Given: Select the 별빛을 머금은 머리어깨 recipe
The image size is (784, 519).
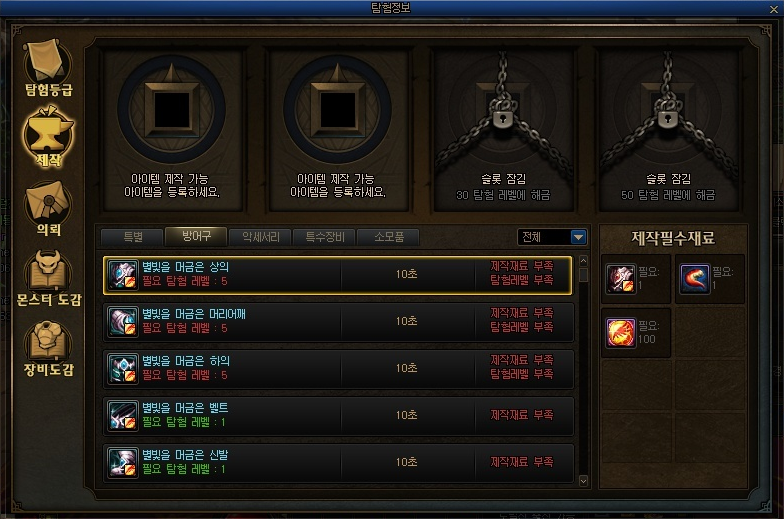Looking at the screenshot, I should 338,321.
